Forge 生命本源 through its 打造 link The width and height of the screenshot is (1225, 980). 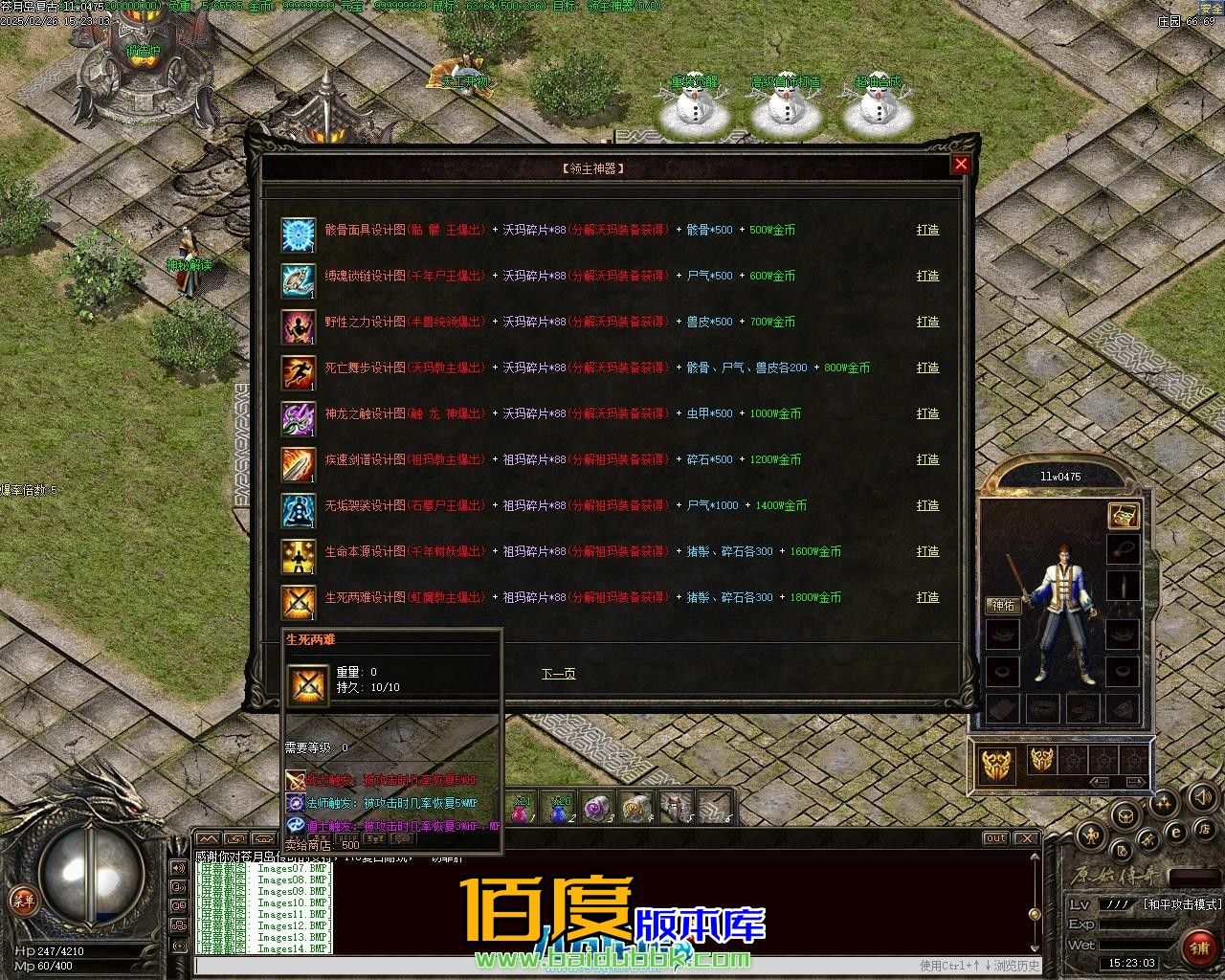point(927,552)
